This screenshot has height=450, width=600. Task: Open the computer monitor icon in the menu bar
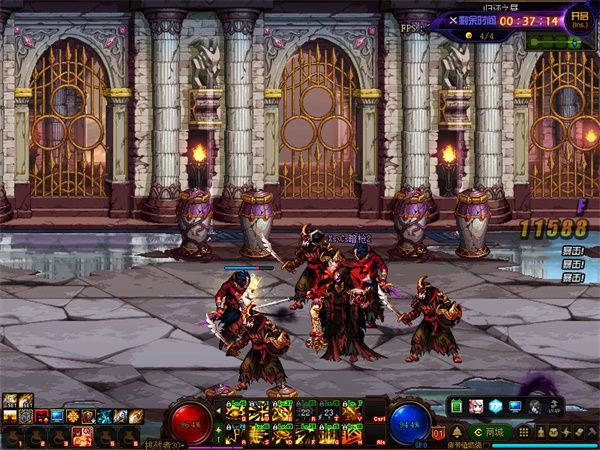[x=516, y=407]
